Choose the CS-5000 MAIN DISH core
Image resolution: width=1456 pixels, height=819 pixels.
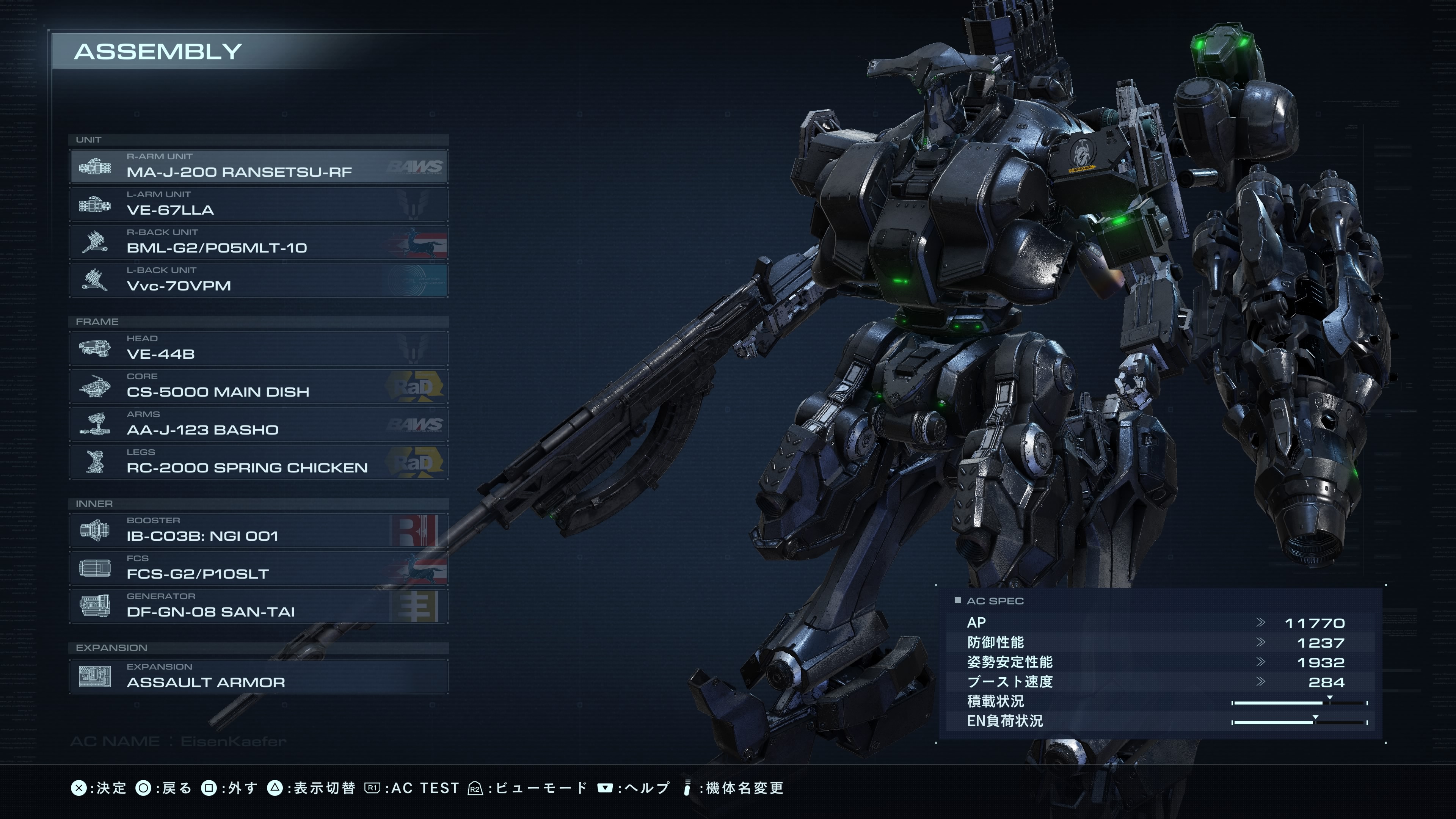click(x=258, y=386)
